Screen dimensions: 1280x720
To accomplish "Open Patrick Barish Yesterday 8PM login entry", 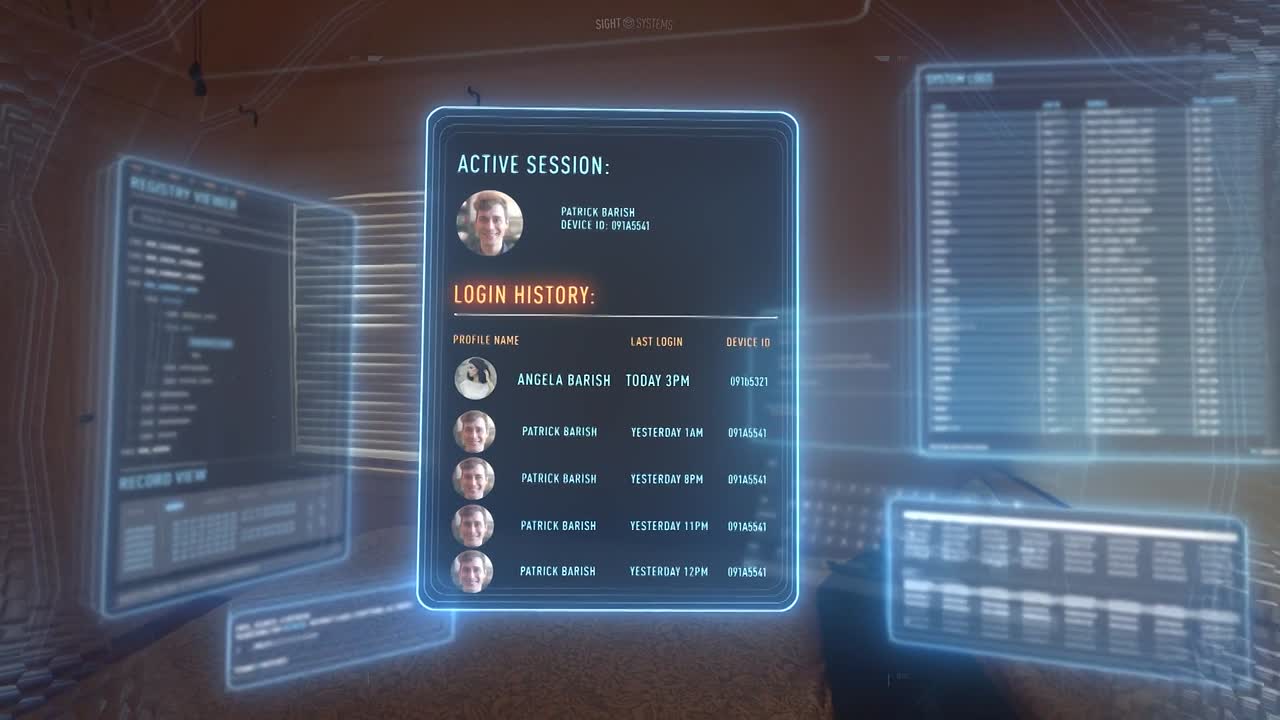I will (x=559, y=479).
